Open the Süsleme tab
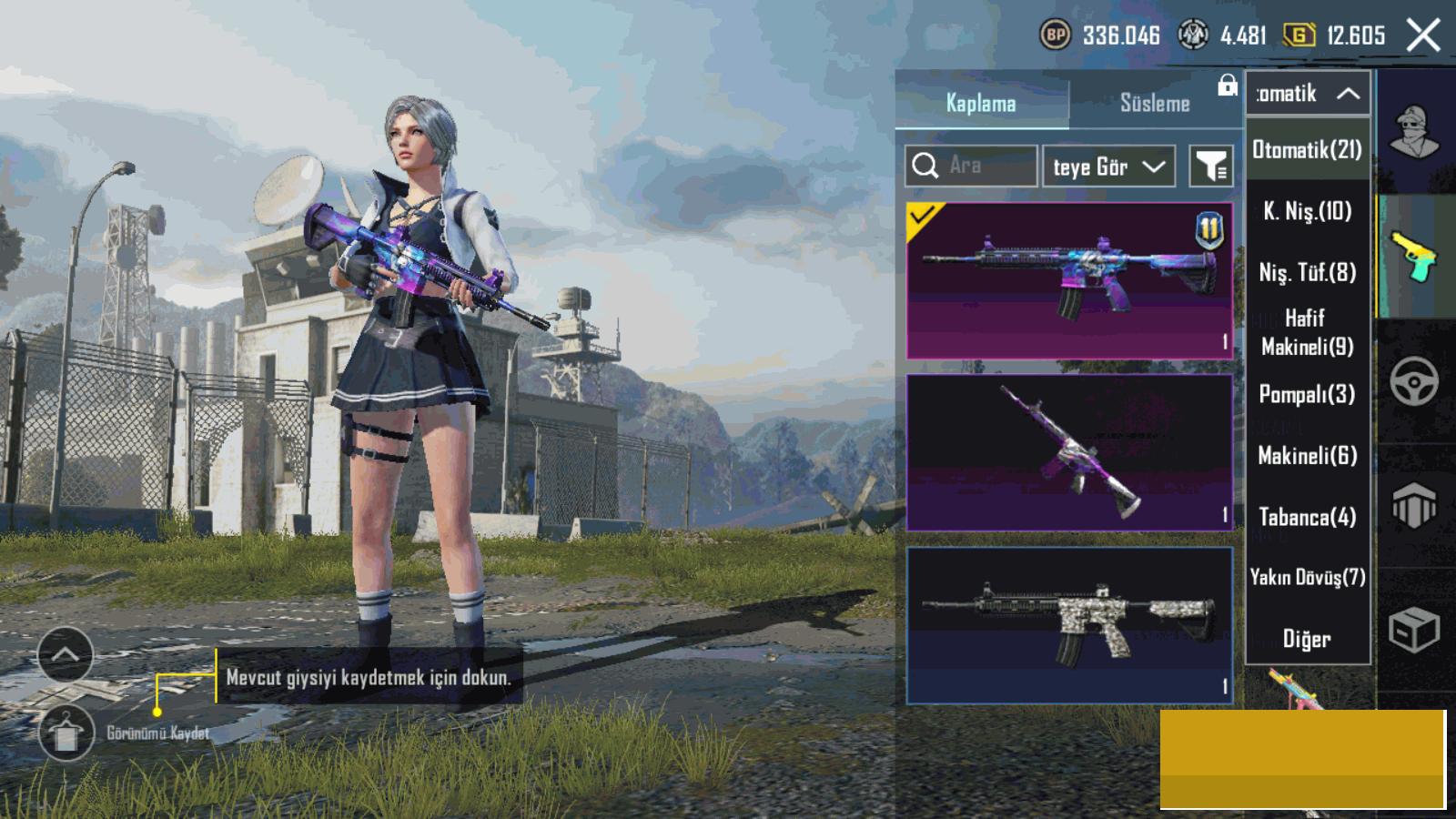The height and width of the screenshot is (819, 1456). tap(1154, 103)
